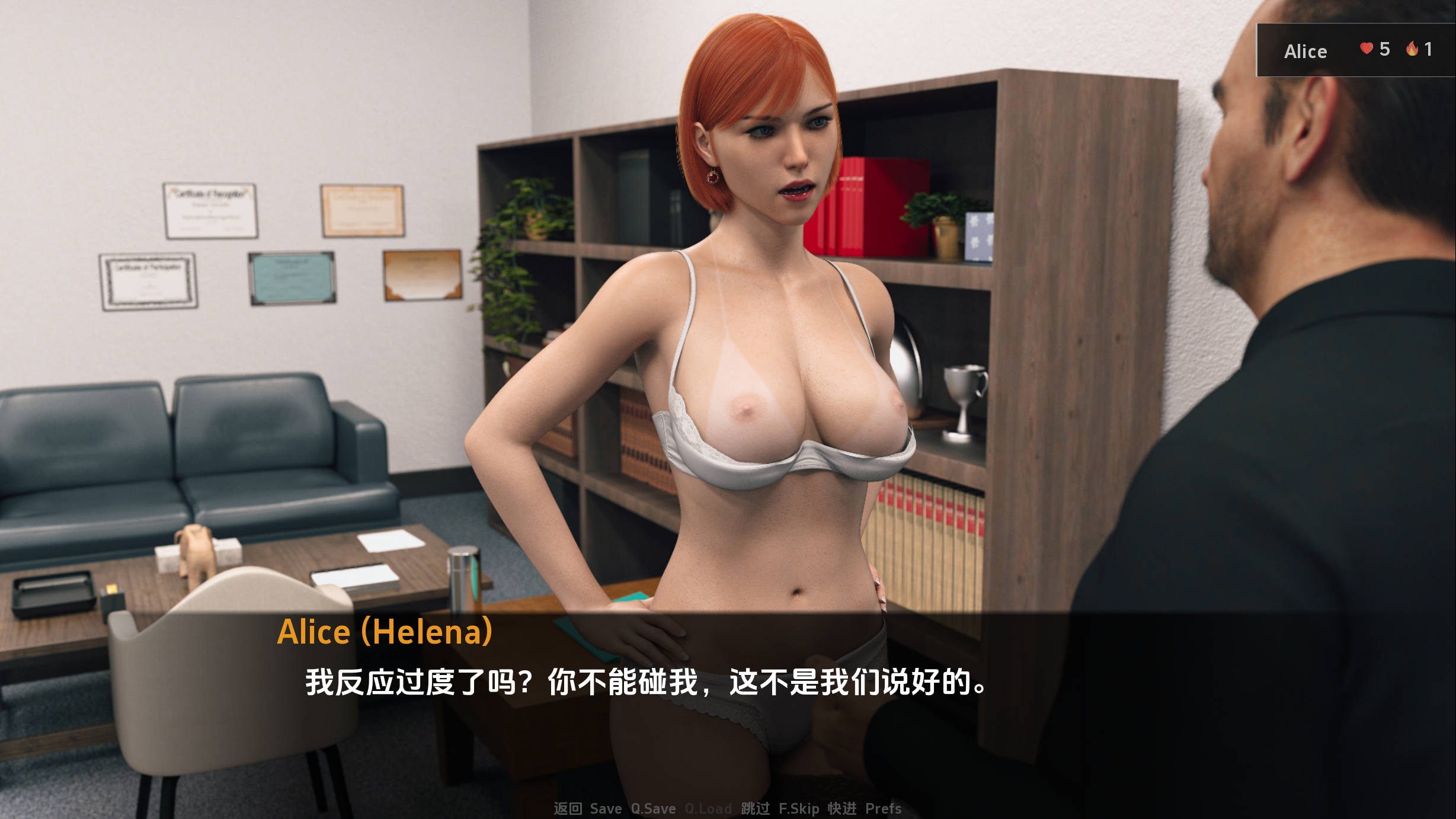The width and height of the screenshot is (1456, 819).
Task: Open the Save screen
Action: click(604, 808)
